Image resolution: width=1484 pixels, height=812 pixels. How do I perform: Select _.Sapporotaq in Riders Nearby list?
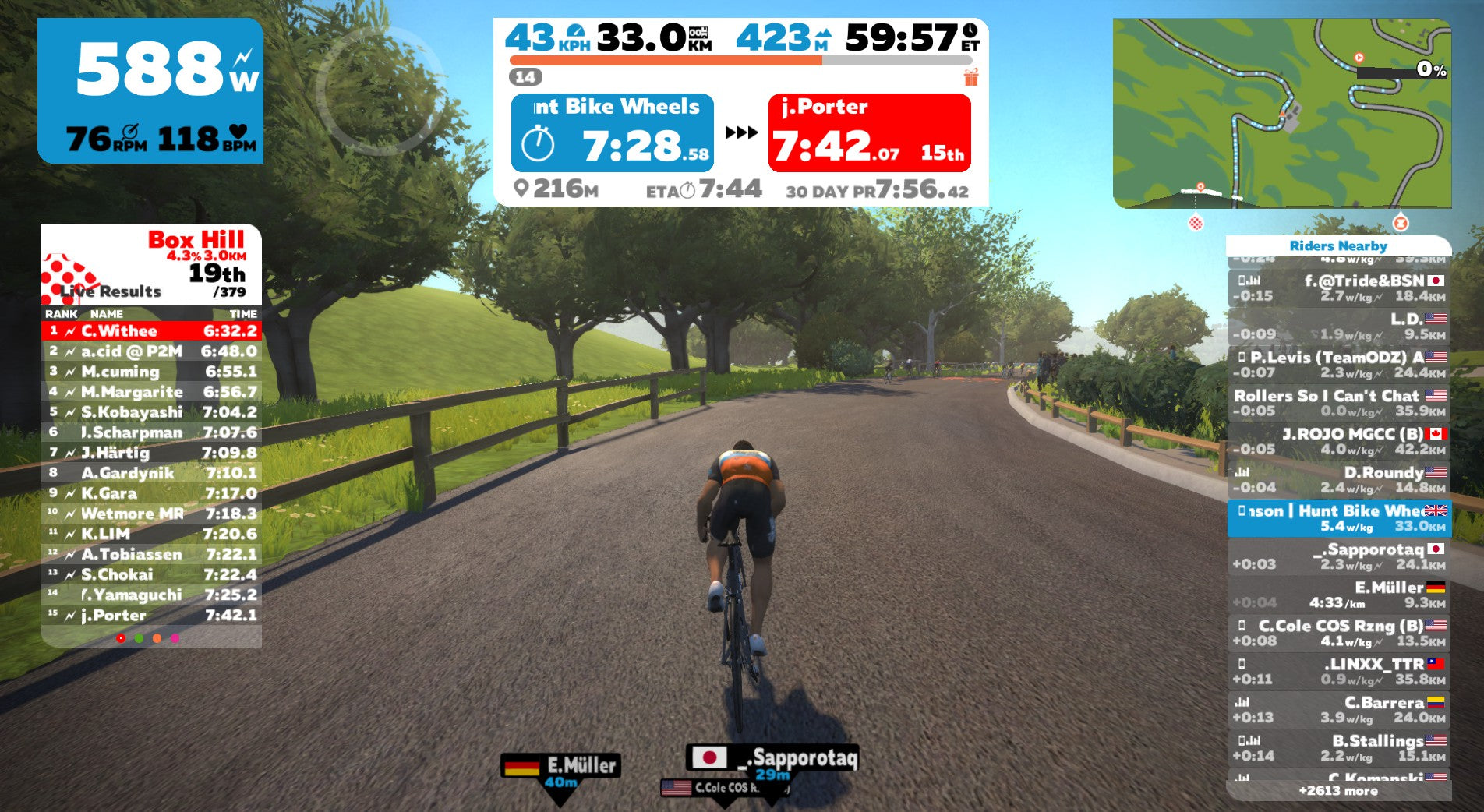[x=1338, y=556]
